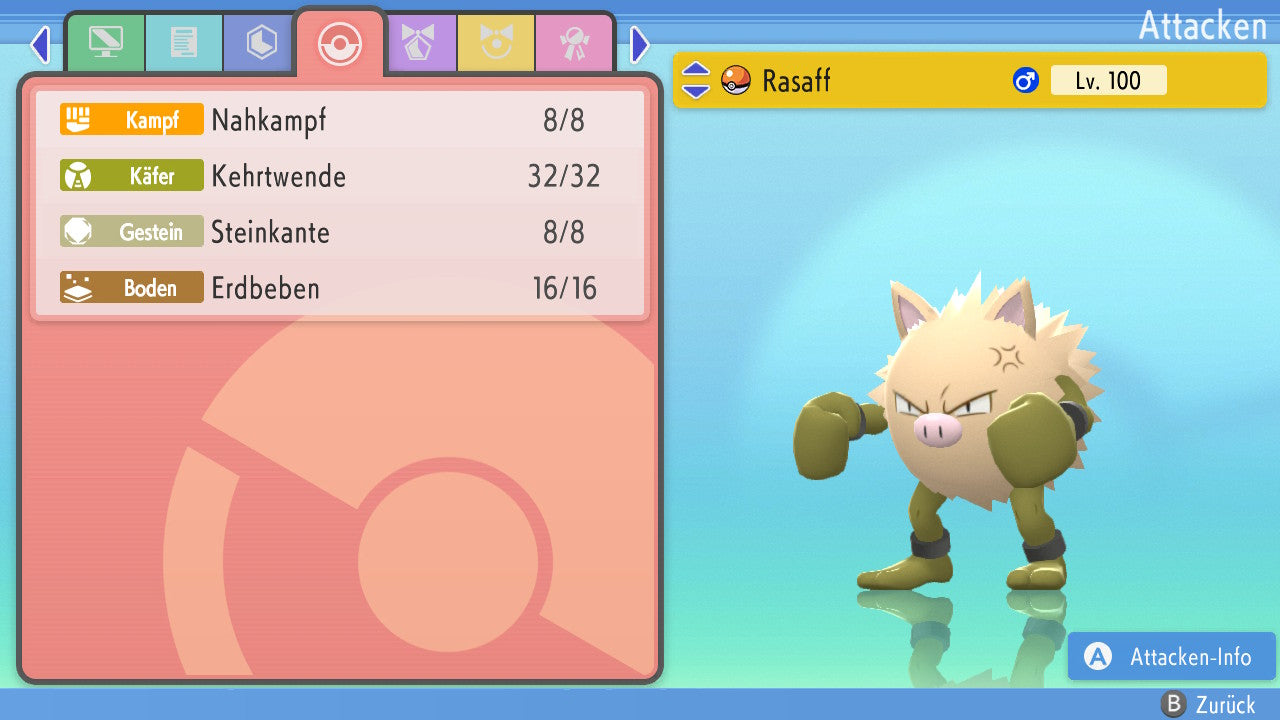Screen dimensions: 1280x720
Task: Click the left arrow beside the tabs
Action: (40, 44)
